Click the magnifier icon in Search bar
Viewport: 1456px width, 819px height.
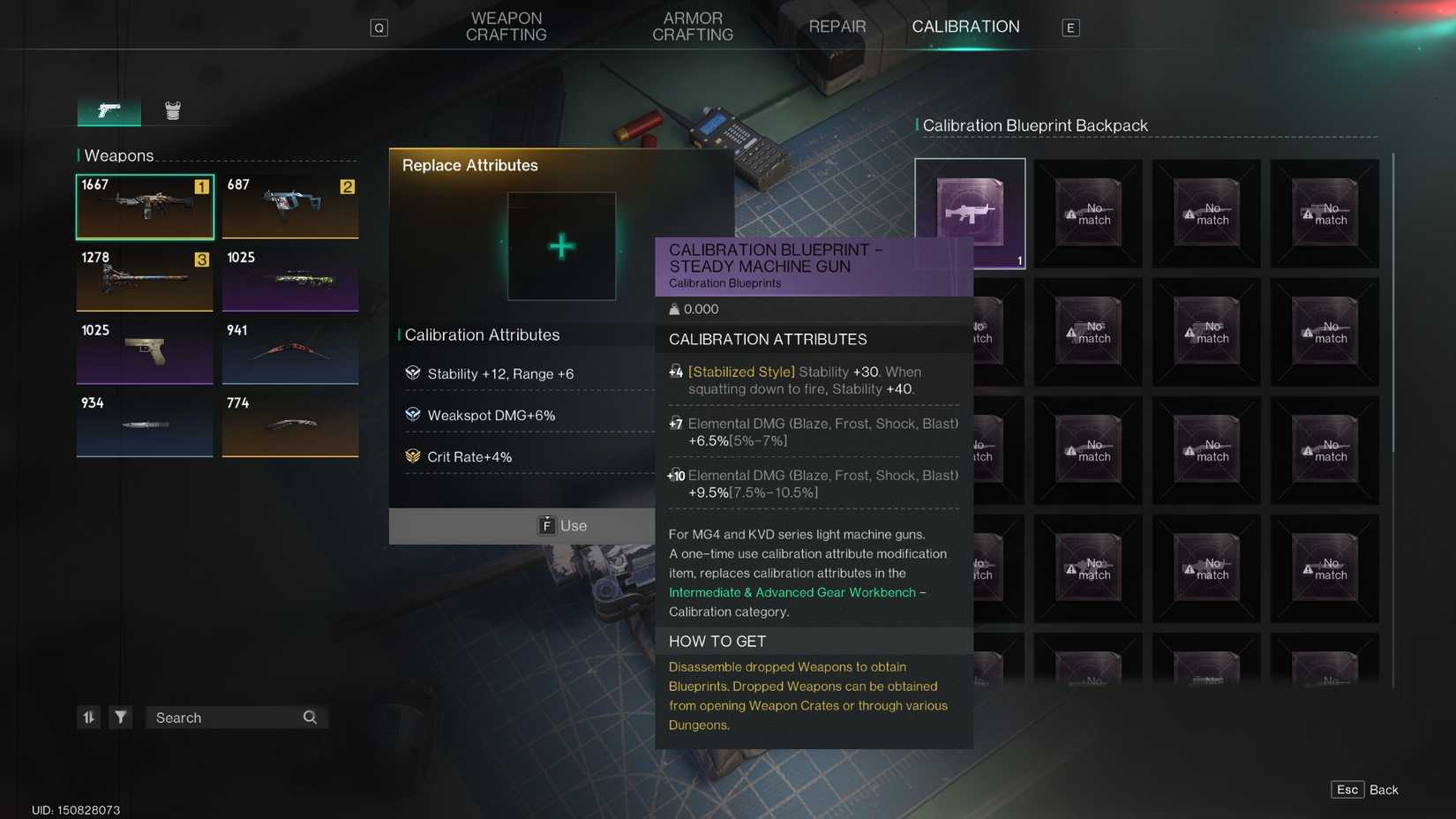(x=309, y=718)
